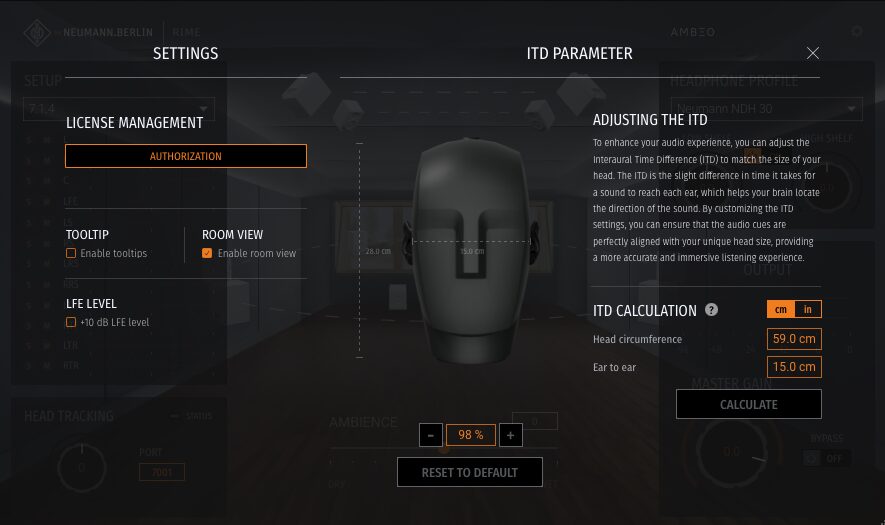
Task: Toggle the Enable room view checkbox
Action: 207,254
